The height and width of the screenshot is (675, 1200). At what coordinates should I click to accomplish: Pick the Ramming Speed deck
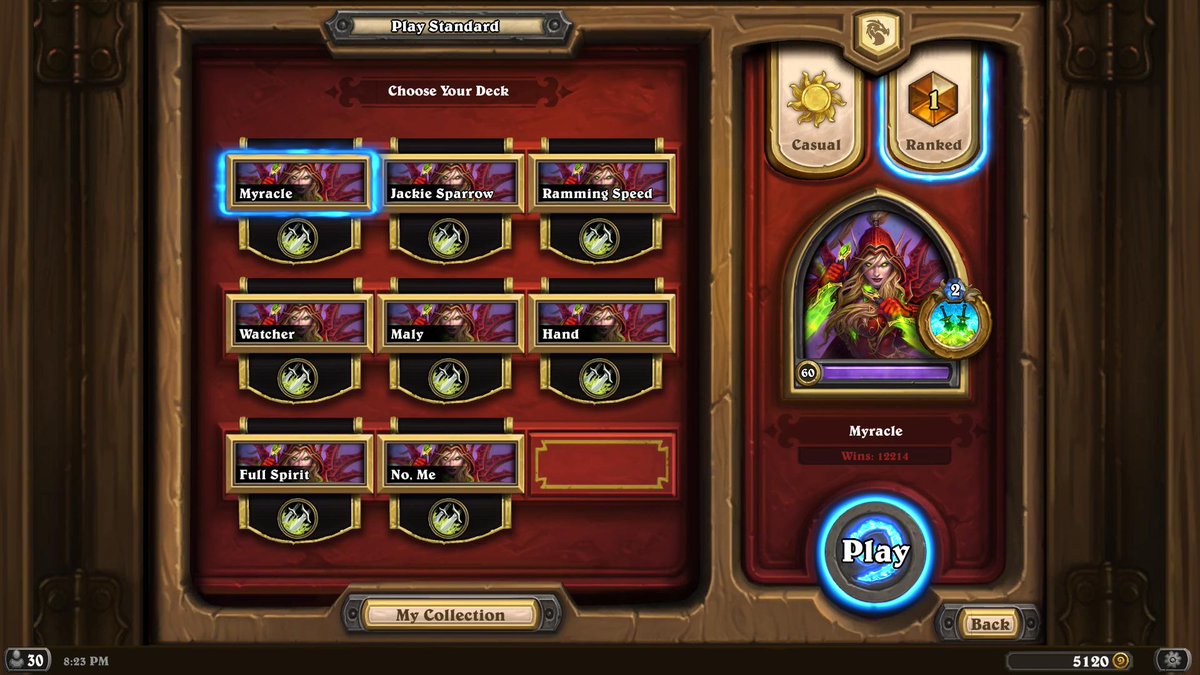[x=601, y=183]
